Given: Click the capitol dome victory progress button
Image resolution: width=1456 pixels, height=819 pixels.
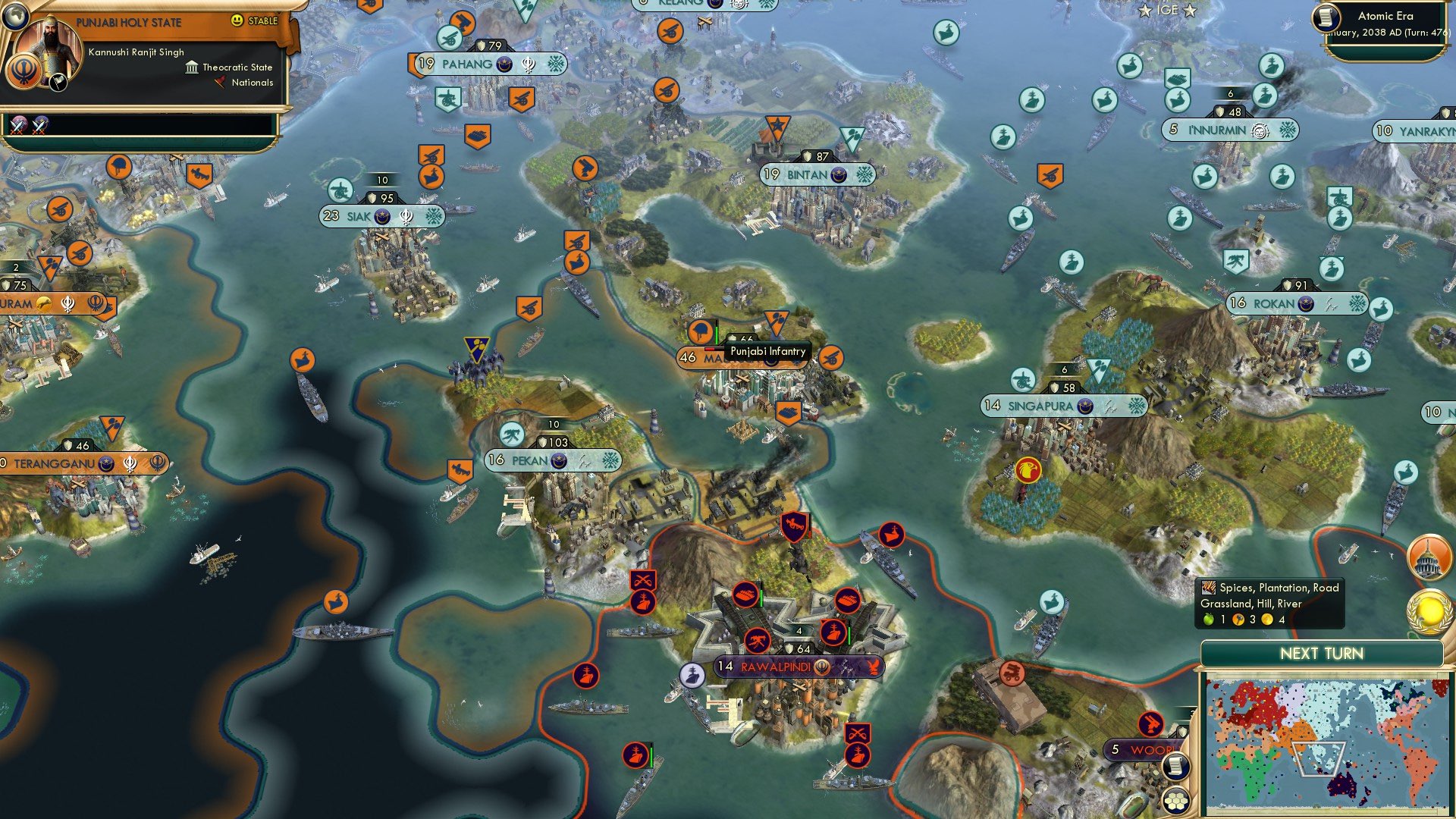Looking at the screenshot, I should (1429, 559).
